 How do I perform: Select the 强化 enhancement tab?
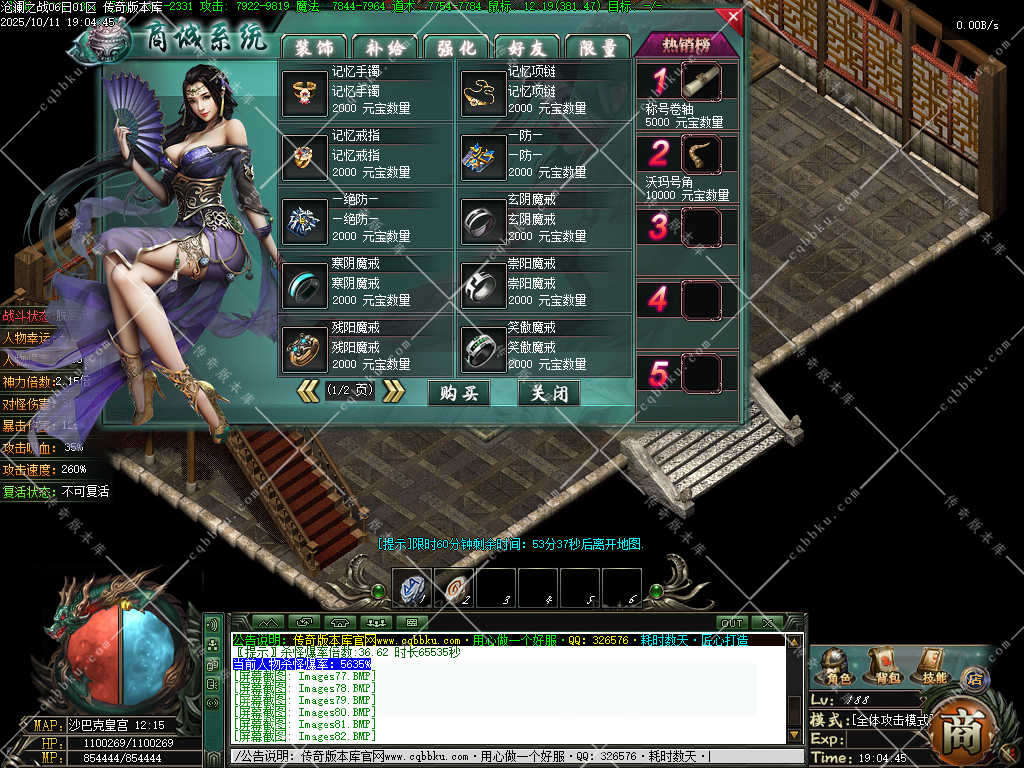456,47
